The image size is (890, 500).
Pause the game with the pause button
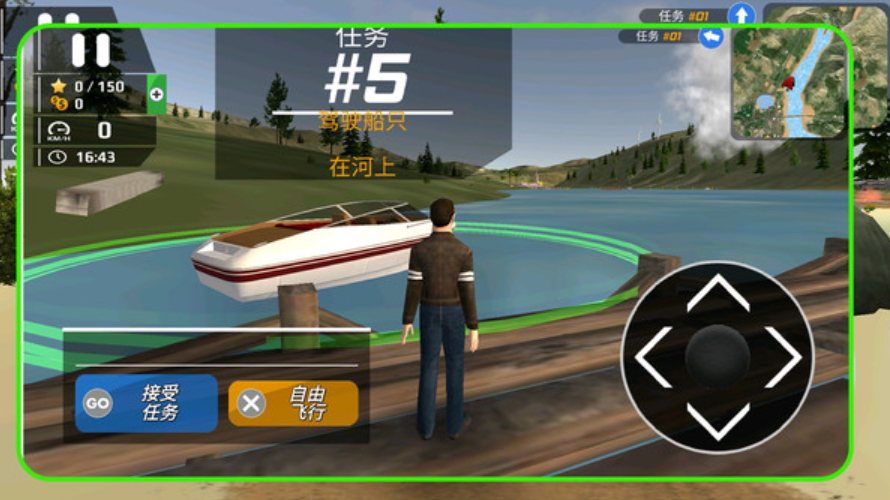click(90, 49)
